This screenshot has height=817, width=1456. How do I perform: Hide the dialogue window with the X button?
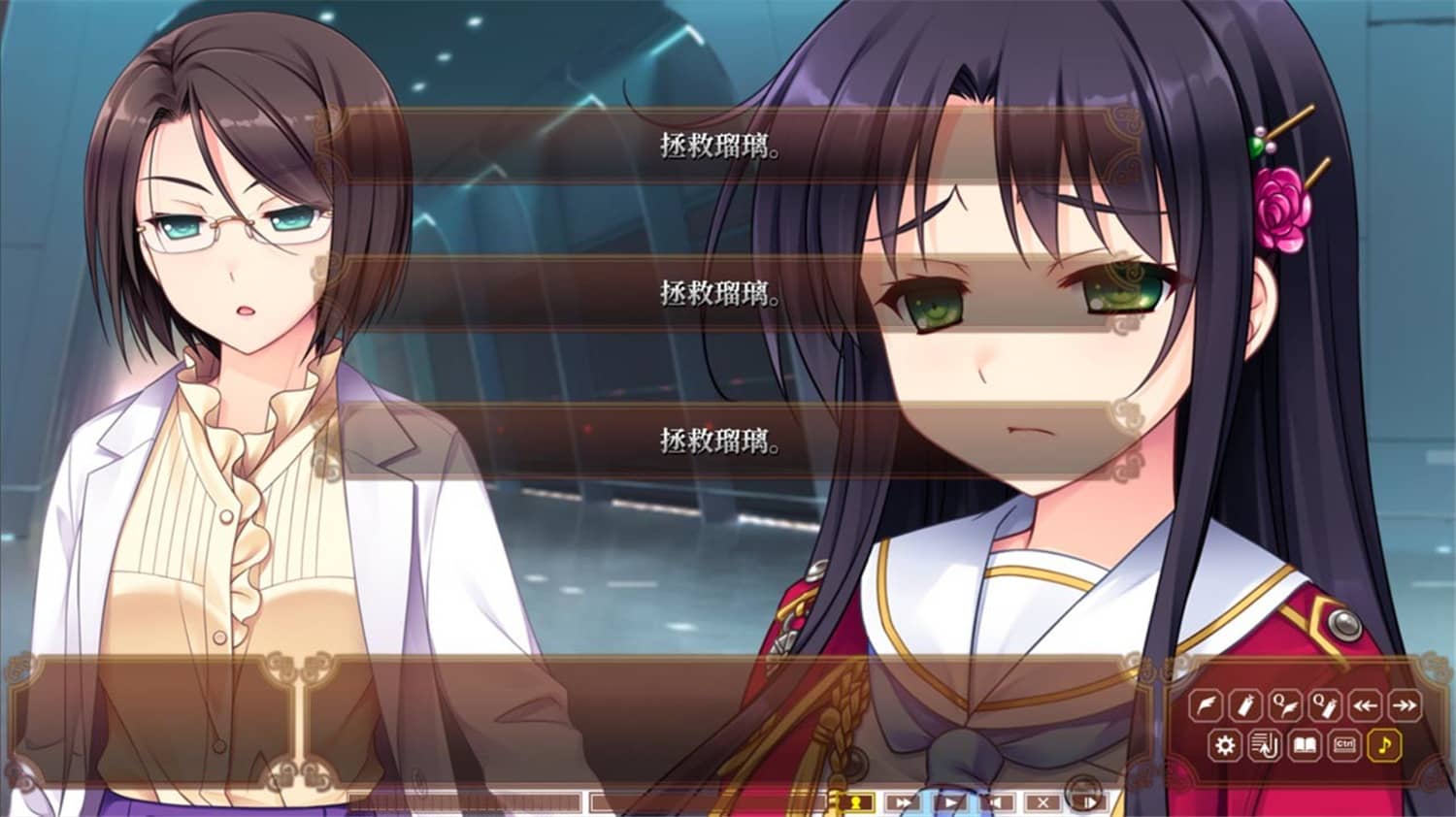1042,801
